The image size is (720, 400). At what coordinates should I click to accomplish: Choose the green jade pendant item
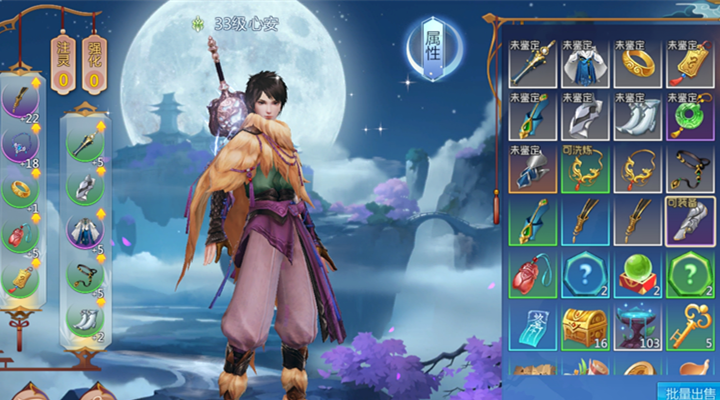point(689,116)
